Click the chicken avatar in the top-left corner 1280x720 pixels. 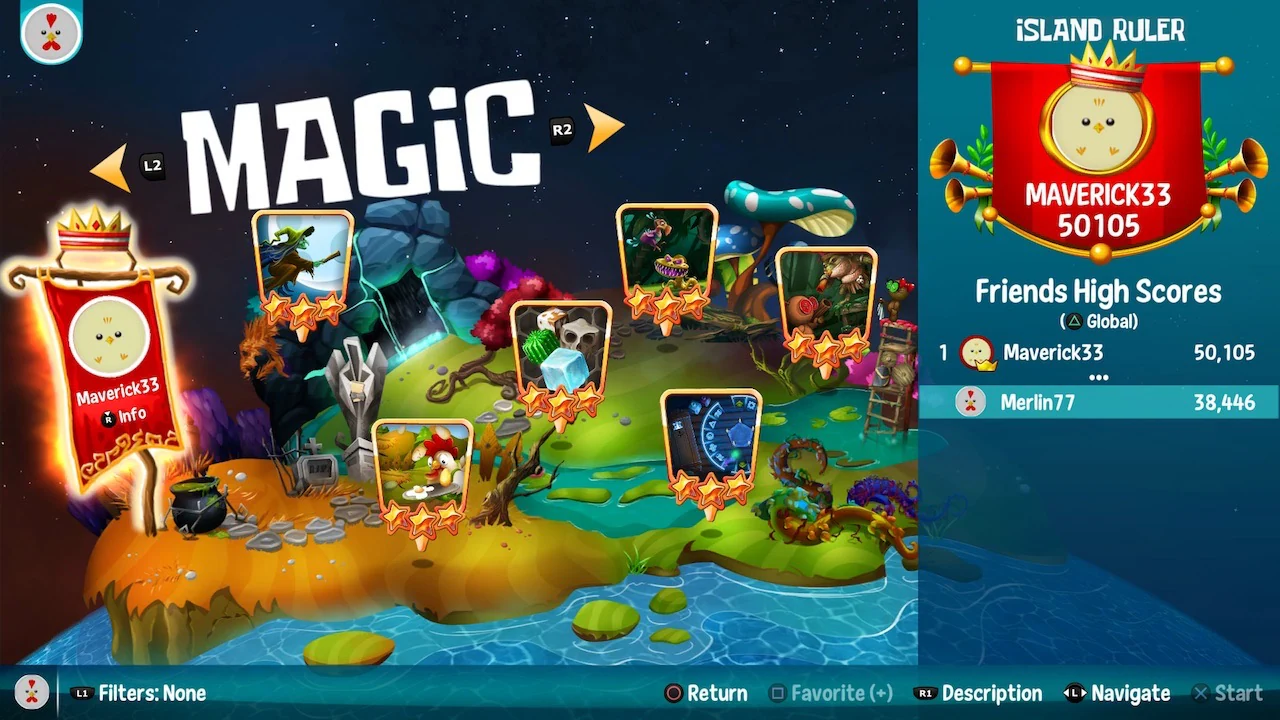[50, 33]
